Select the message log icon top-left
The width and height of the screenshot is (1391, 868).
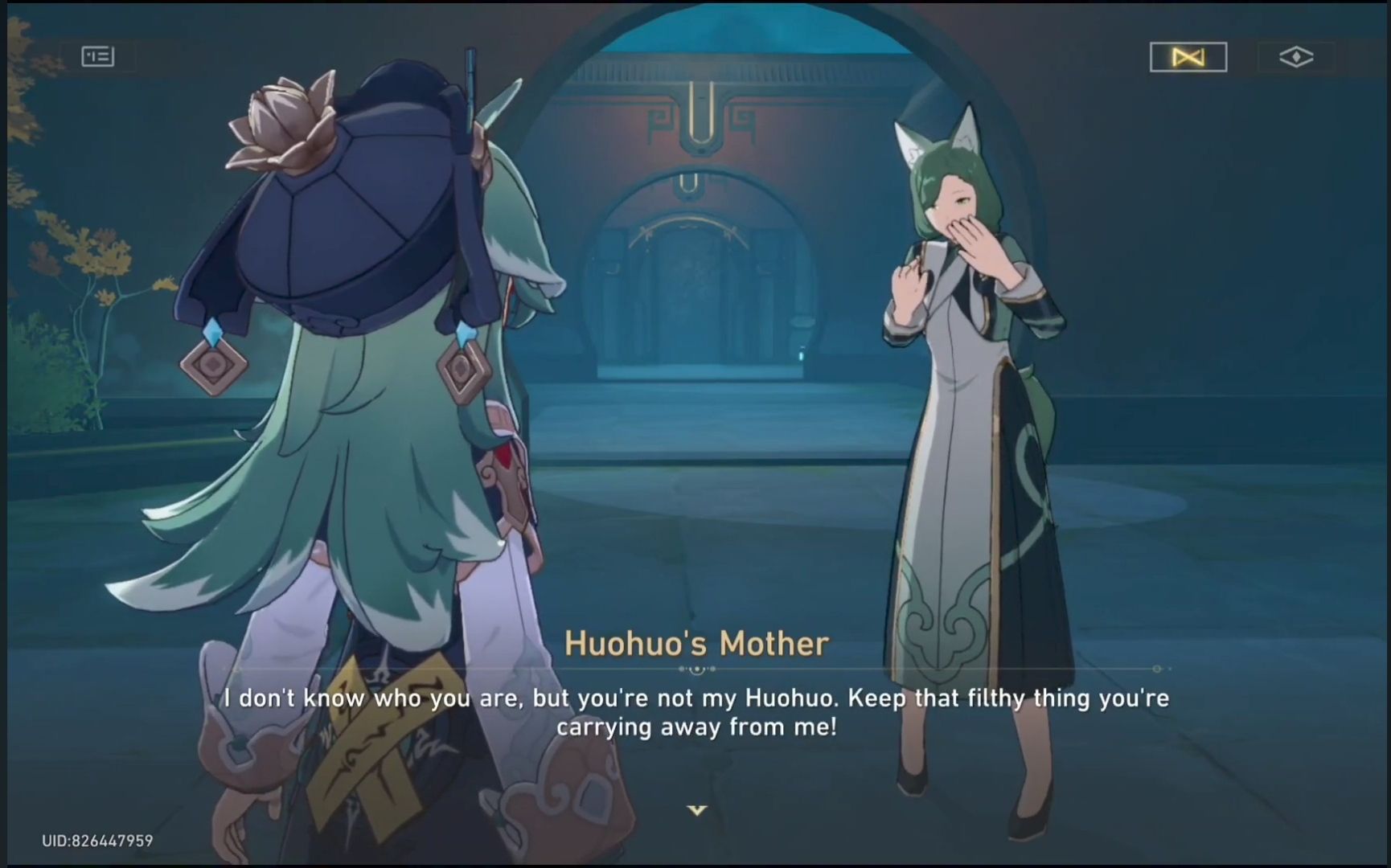click(x=96, y=56)
